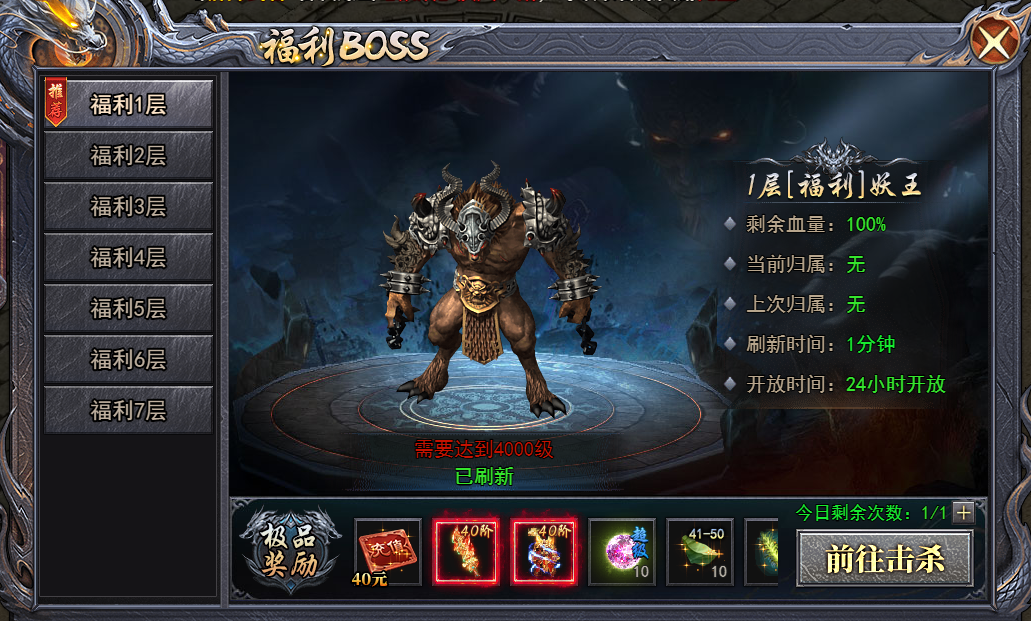The image size is (1031, 621).
Task: Select the pink orb reward icon
Action: (x=621, y=551)
